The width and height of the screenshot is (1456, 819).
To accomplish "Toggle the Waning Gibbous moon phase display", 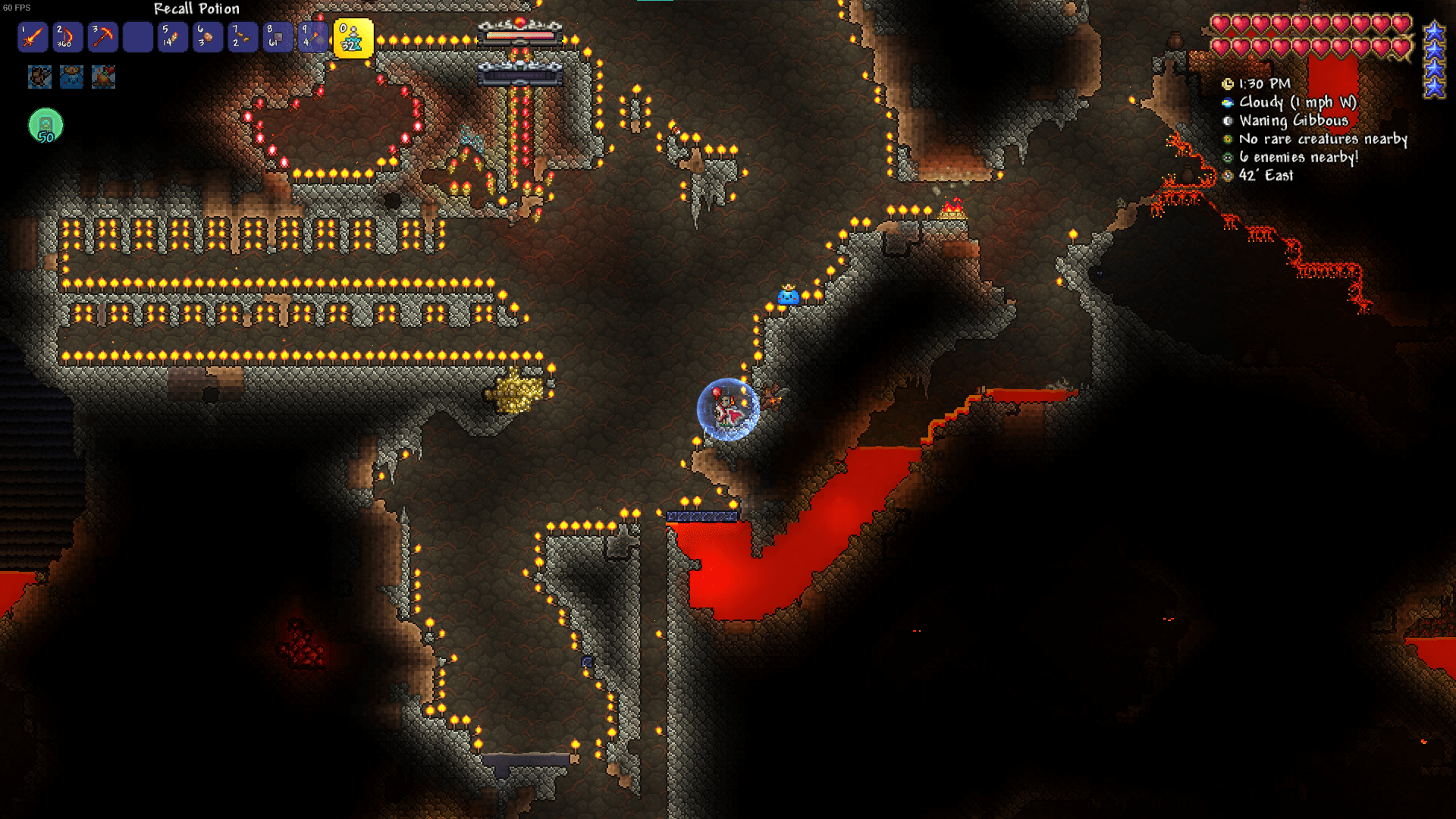I will coord(1228,121).
